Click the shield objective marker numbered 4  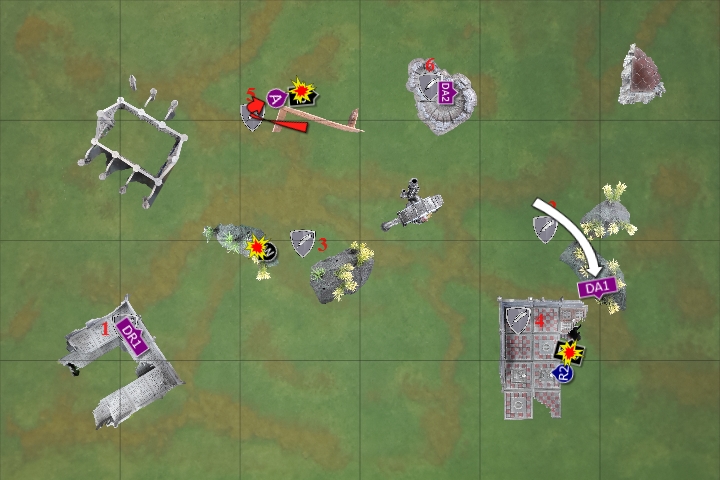coord(517,320)
